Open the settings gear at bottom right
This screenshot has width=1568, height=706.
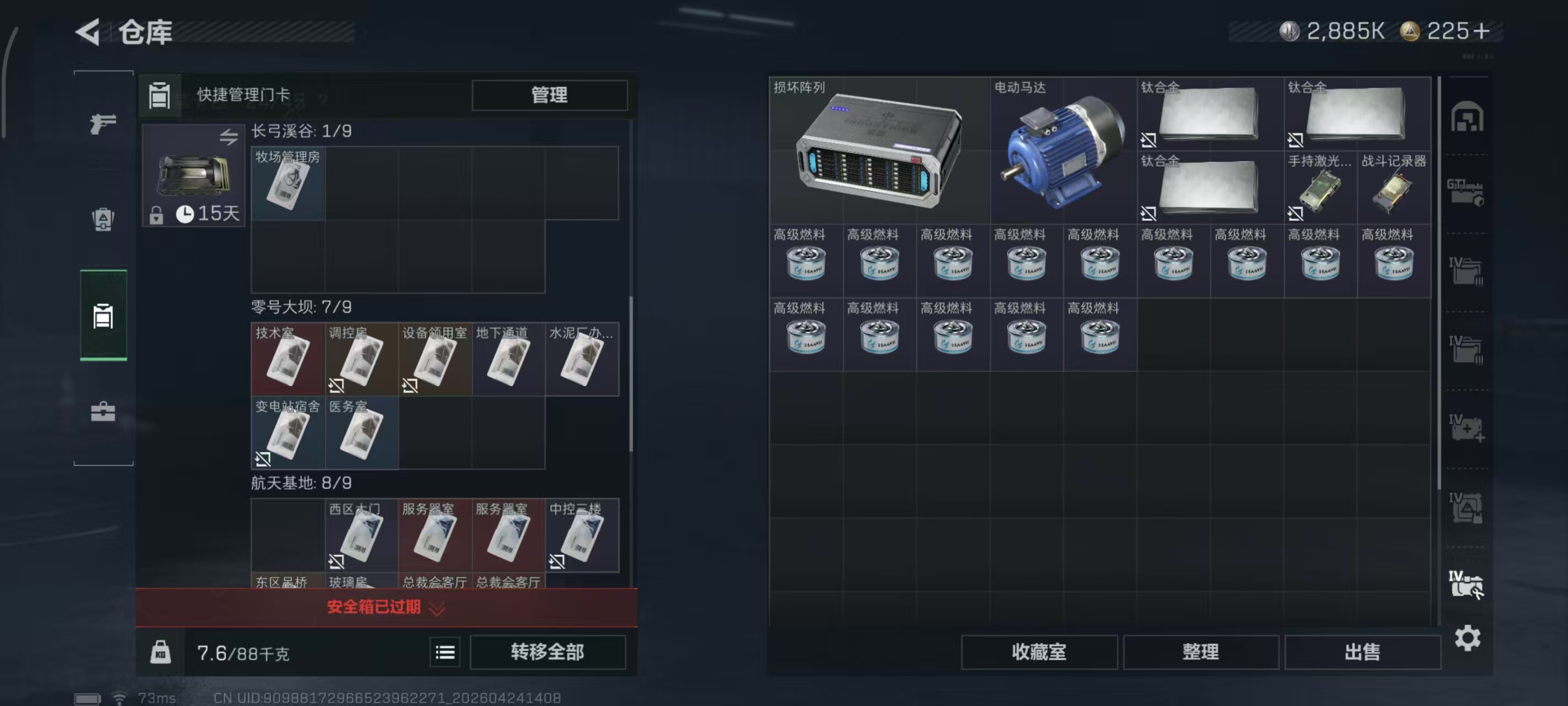(x=1468, y=638)
